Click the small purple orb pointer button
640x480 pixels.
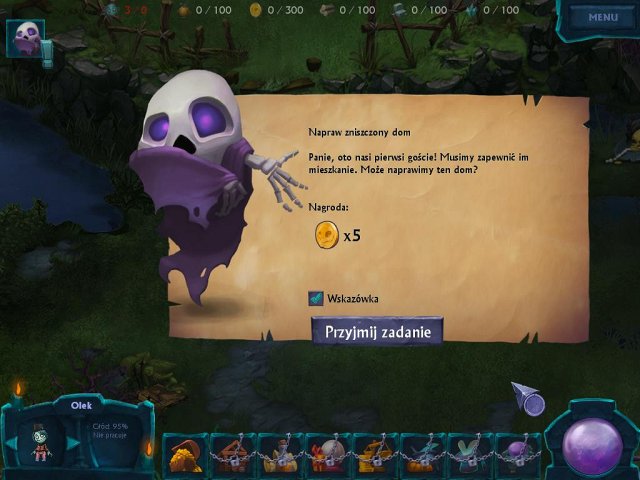coord(533,404)
